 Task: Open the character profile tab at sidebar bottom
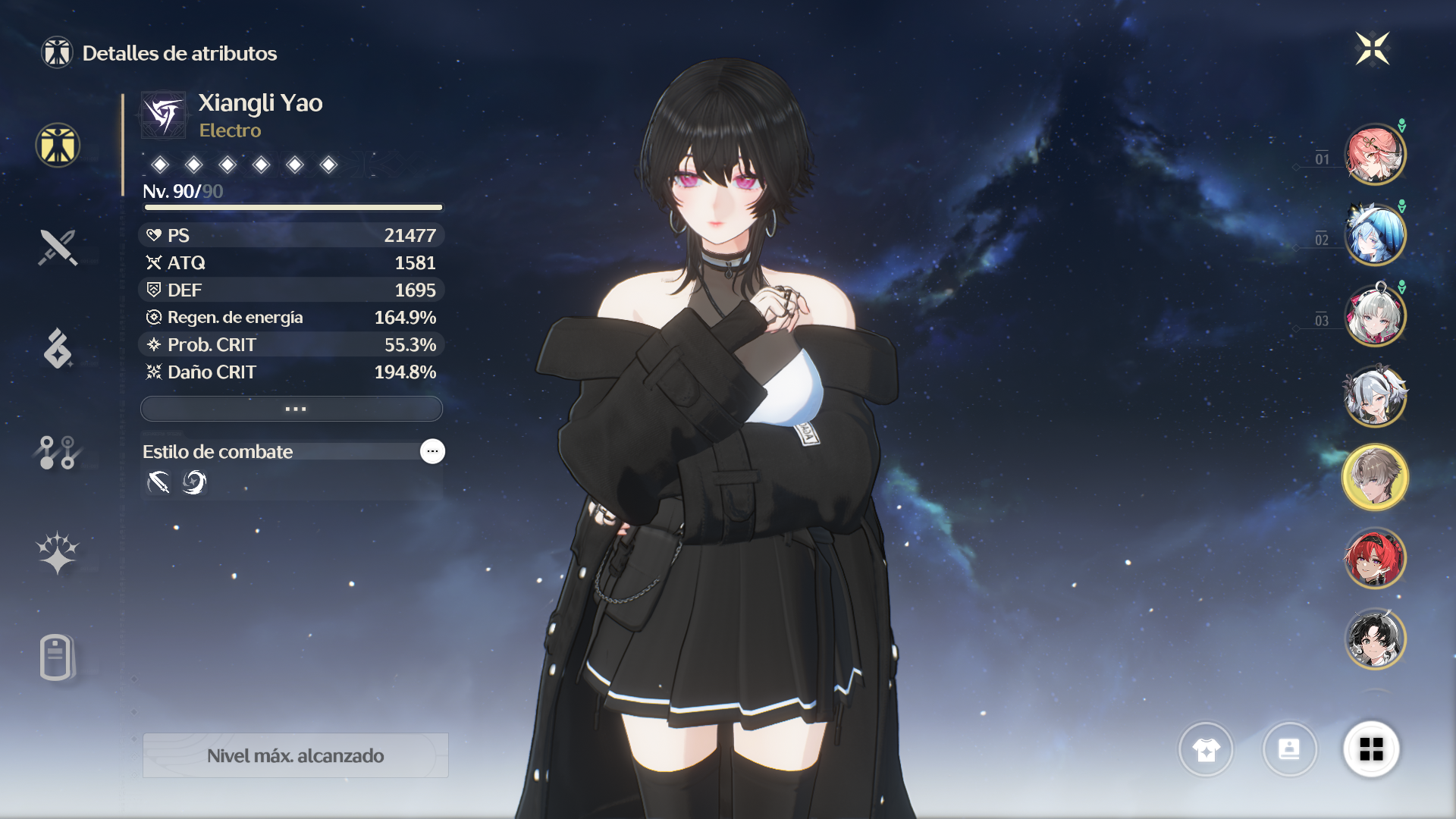click(58, 657)
